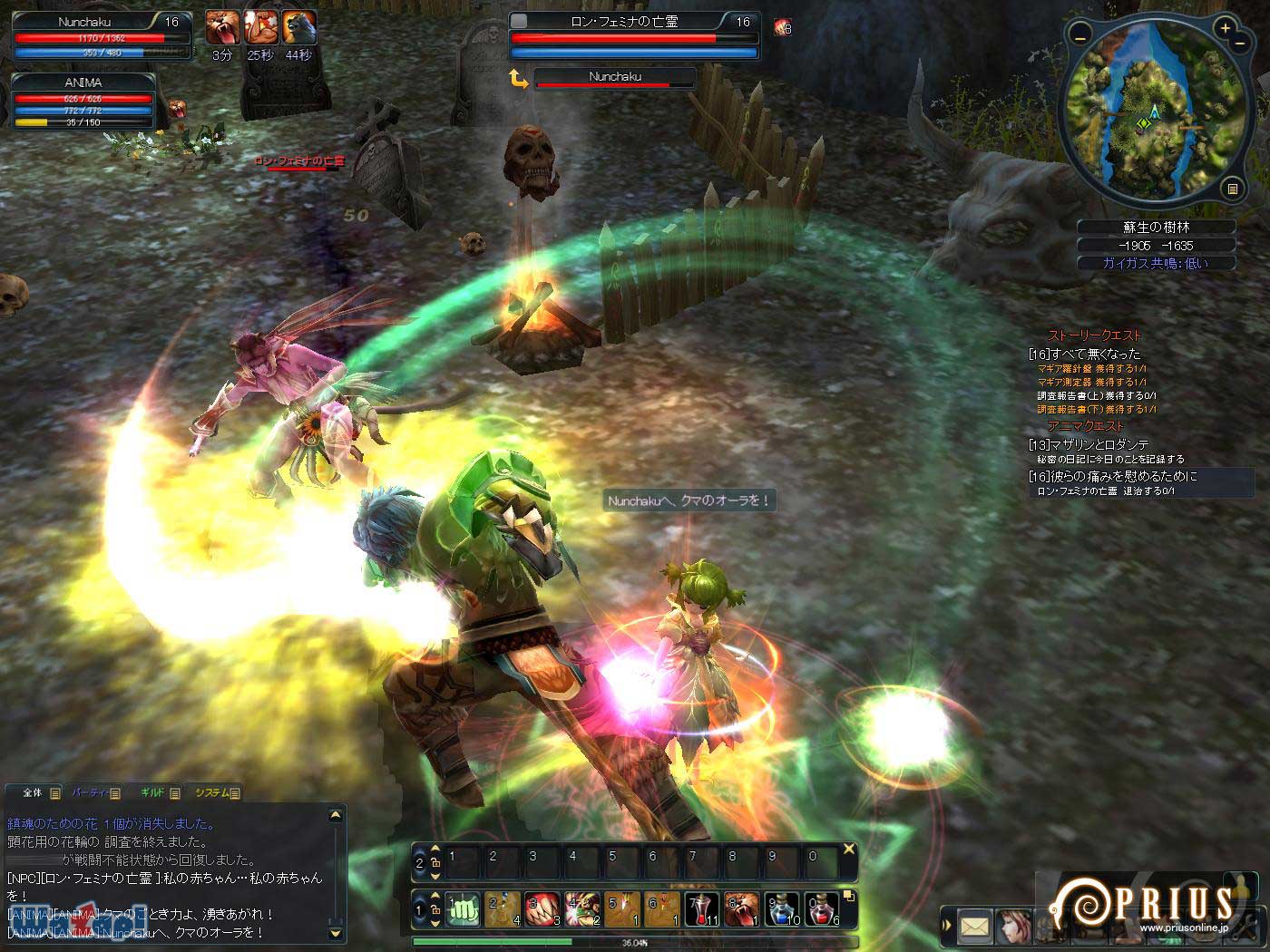
Task: Select the 彼らの痛みを慰めるために quest entry
Action: (1114, 476)
